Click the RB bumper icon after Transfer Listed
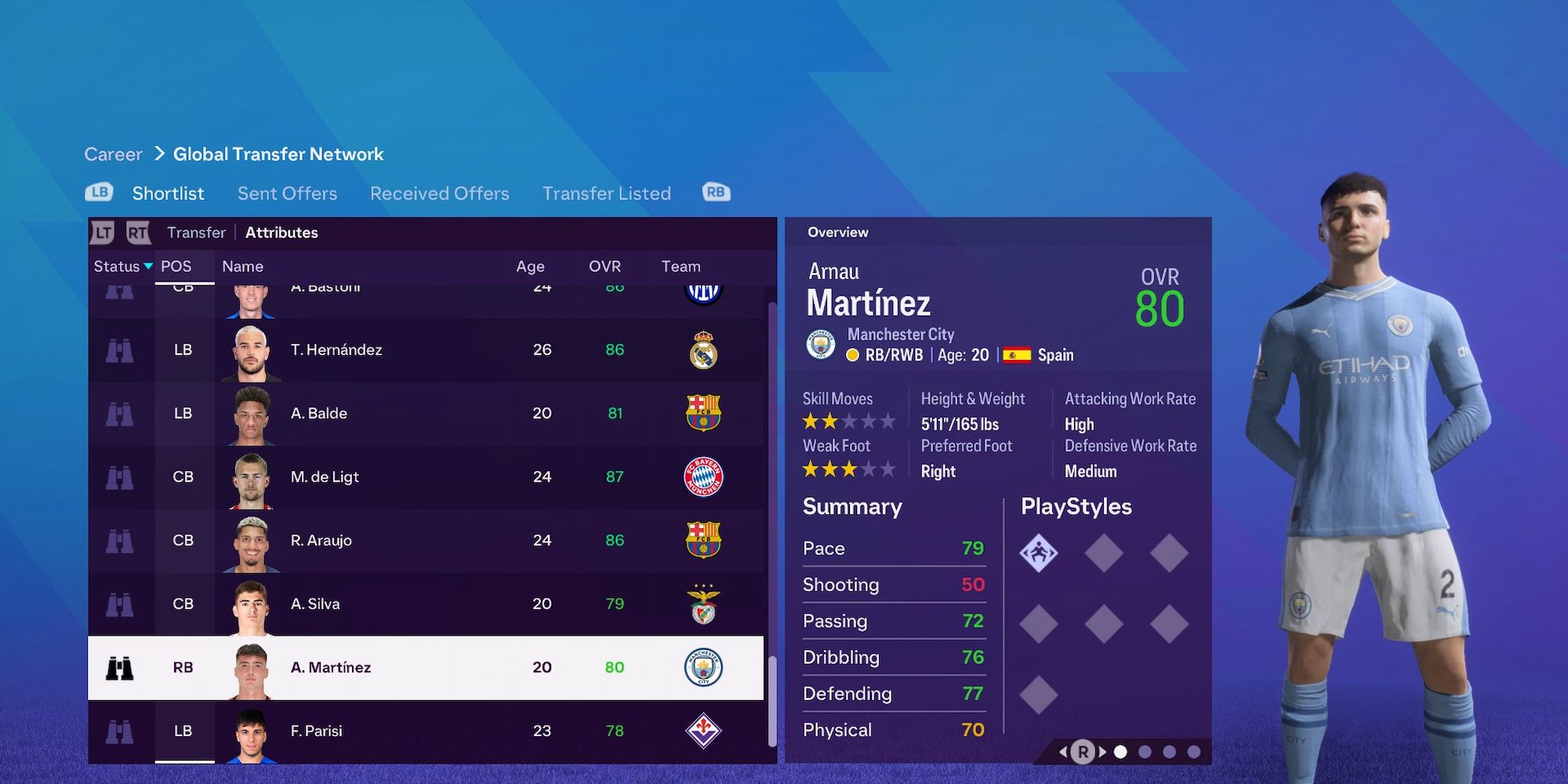Viewport: 1568px width, 784px height. [x=715, y=191]
